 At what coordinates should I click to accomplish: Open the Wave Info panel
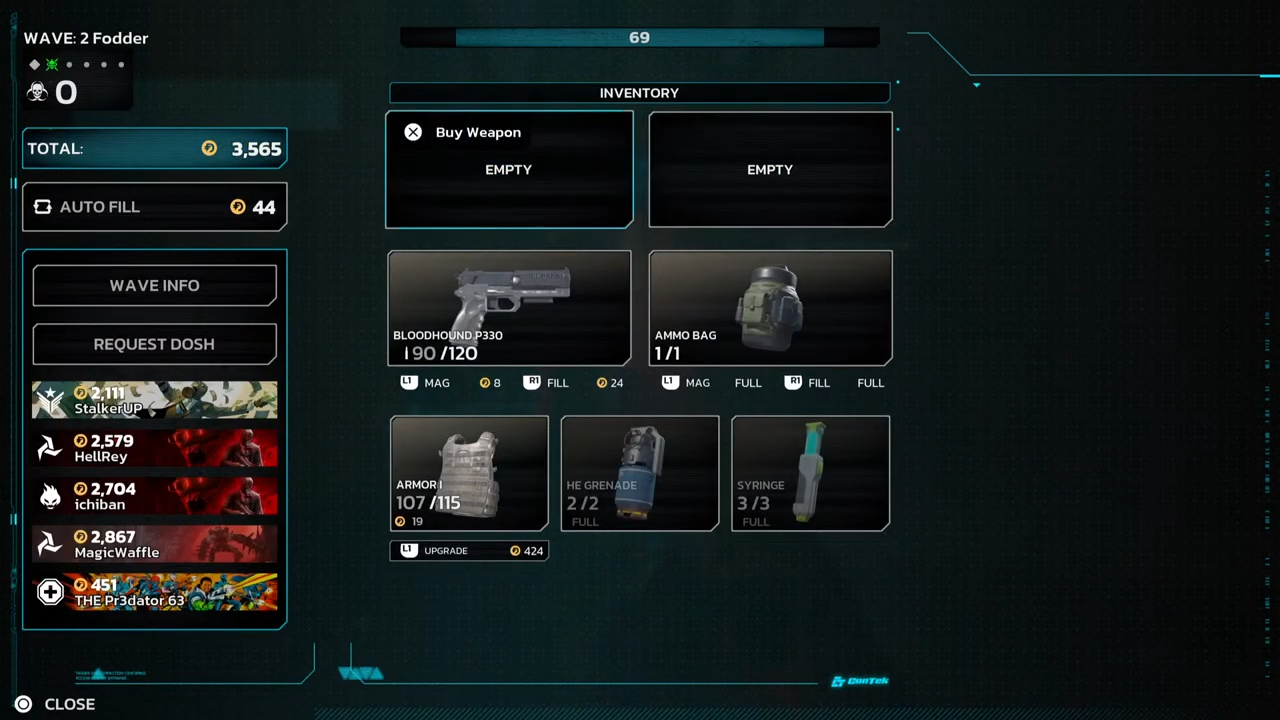[155, 286]
